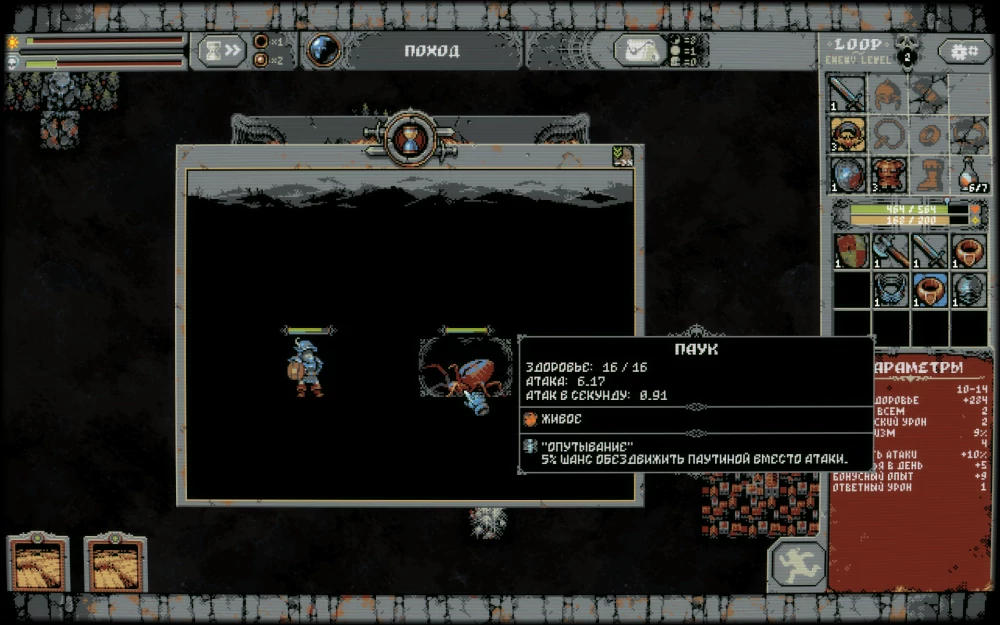
Task: Select the equipped chest armor slot
Action: [x=888, y=174]
